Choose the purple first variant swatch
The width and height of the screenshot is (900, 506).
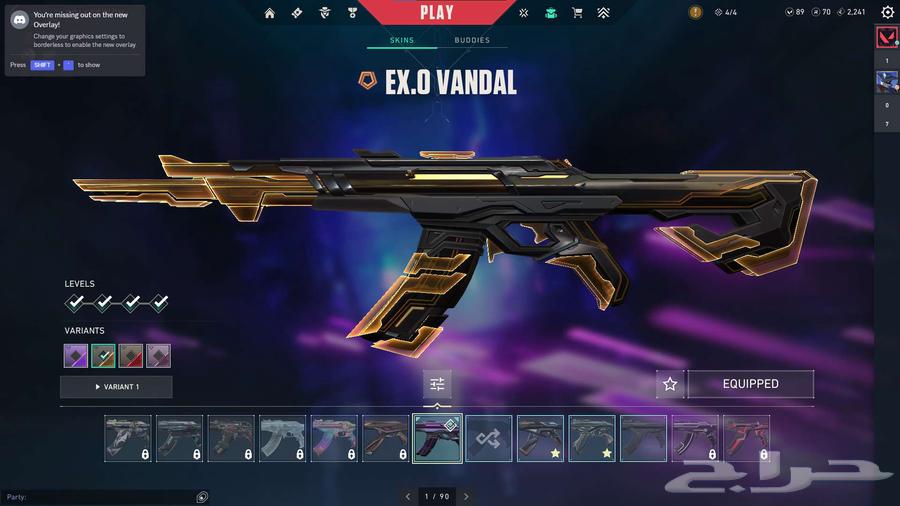coord(76,356)
